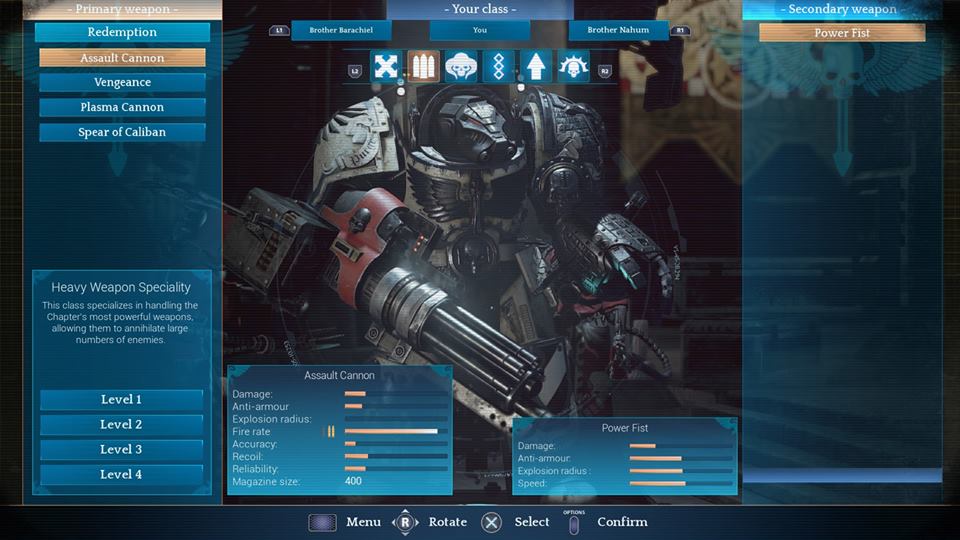Choose the Assault Cannon primary weapon
The image size is (960, 540).
click(122, 58)
